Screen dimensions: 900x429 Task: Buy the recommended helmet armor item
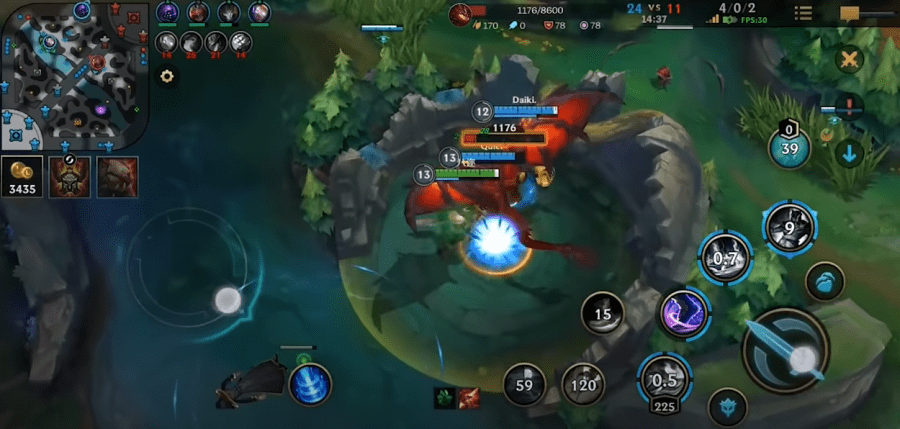coord(70,177)
